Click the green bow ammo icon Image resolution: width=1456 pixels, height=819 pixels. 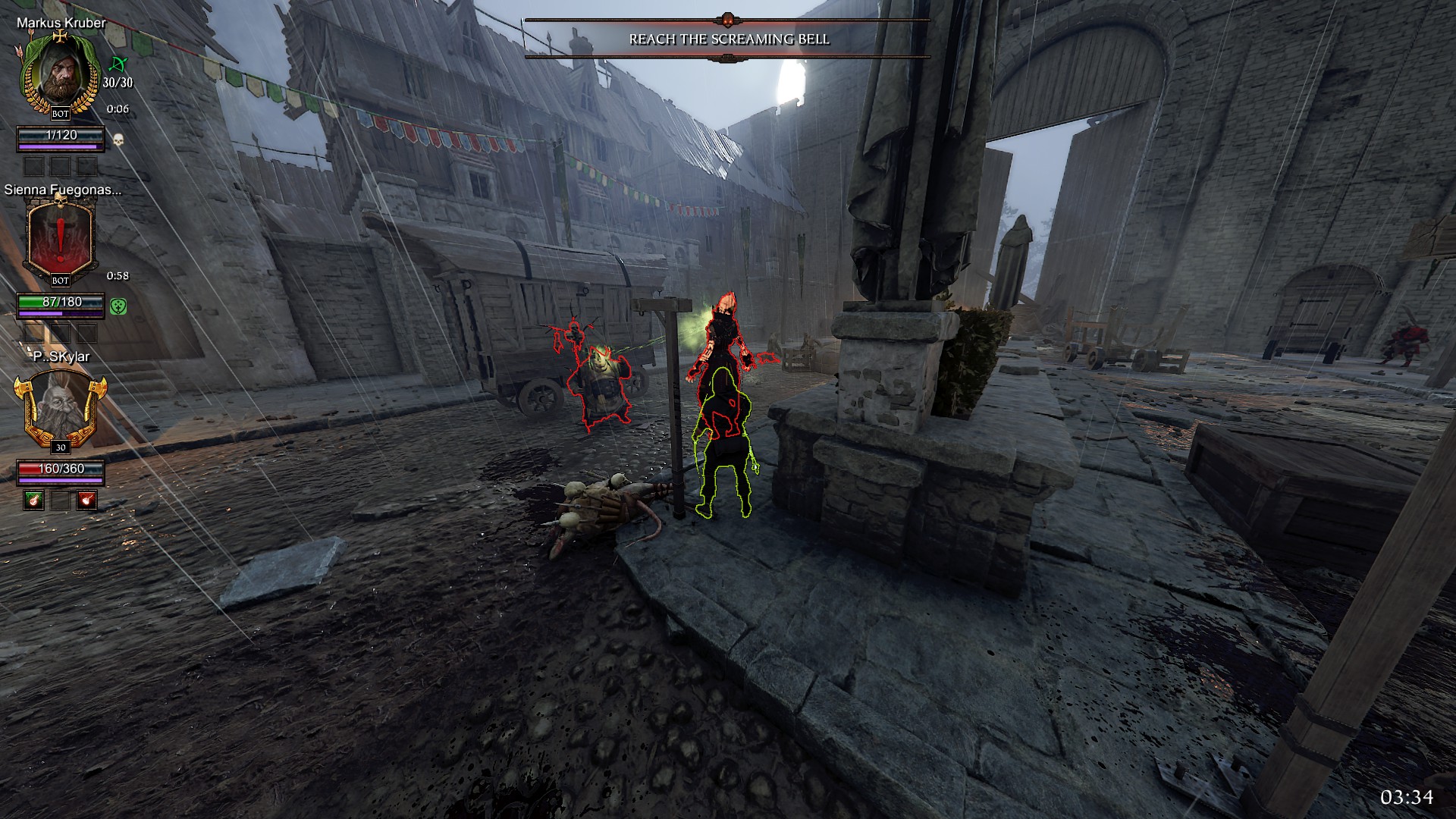pyautogui.click(x=118, y=64)
